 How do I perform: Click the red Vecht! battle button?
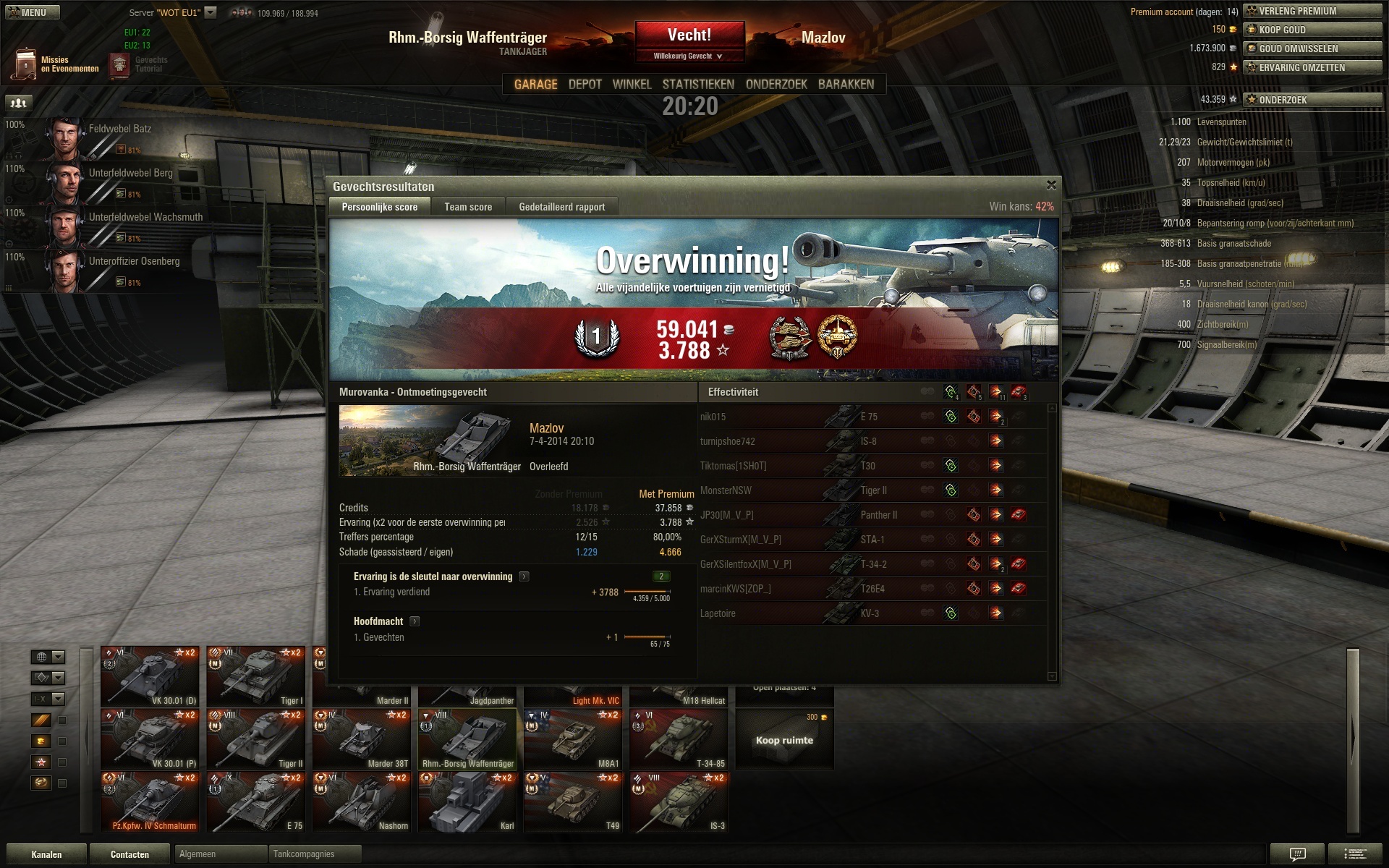(689, 36)
